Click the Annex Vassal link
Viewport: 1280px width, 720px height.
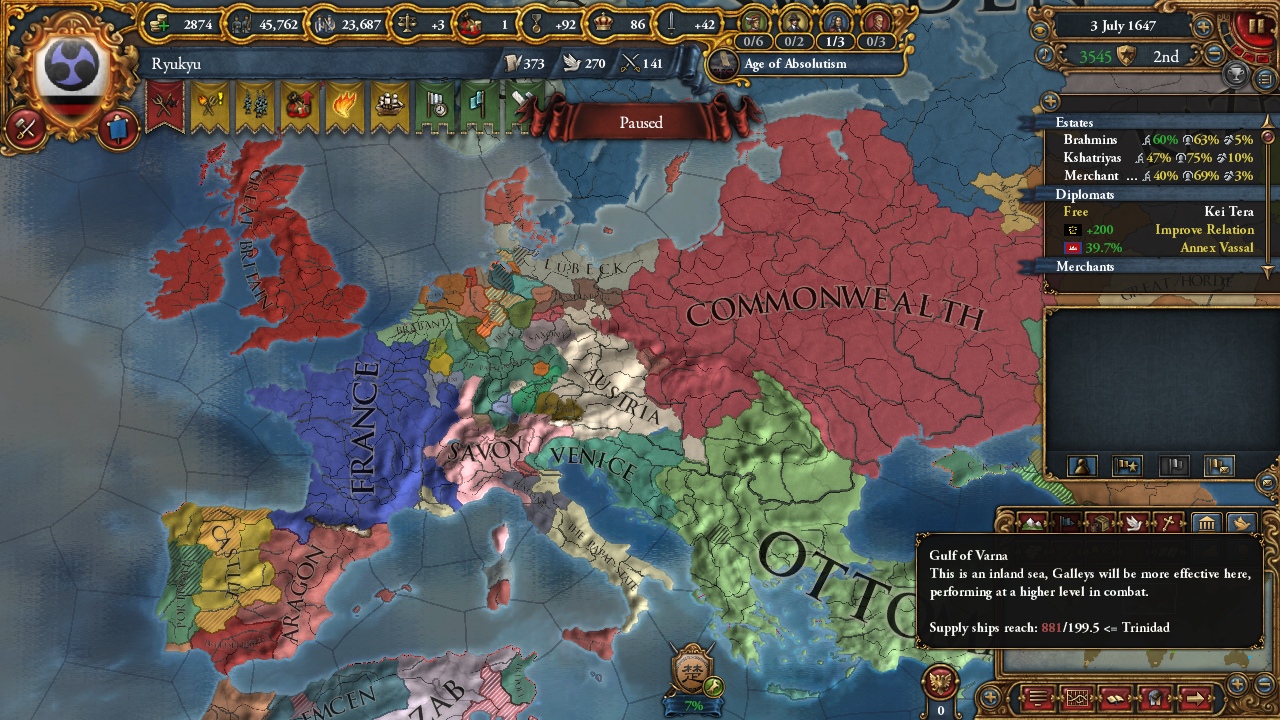pos(1217,247)
